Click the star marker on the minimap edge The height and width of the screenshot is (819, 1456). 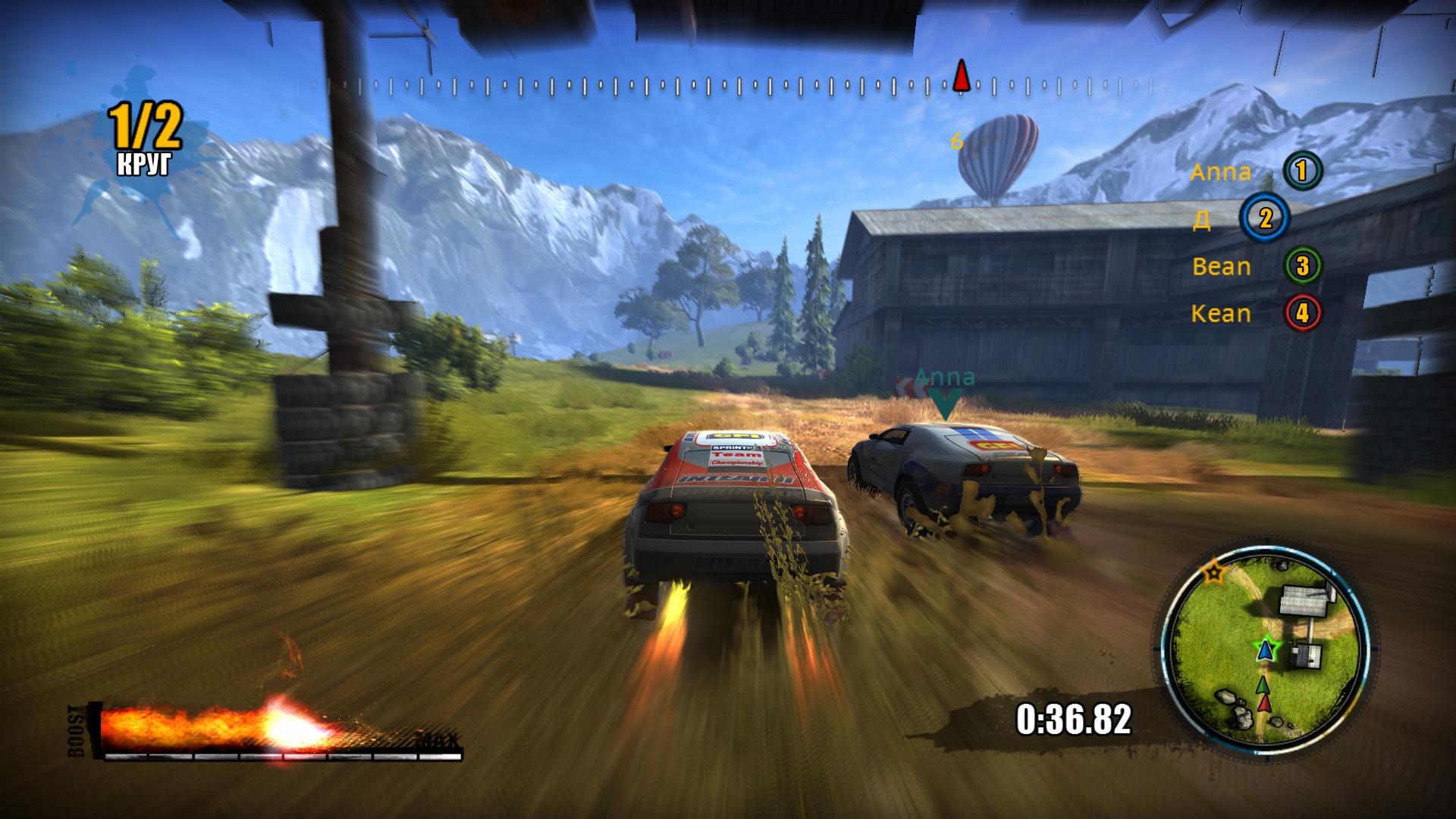pos(1214,573)
